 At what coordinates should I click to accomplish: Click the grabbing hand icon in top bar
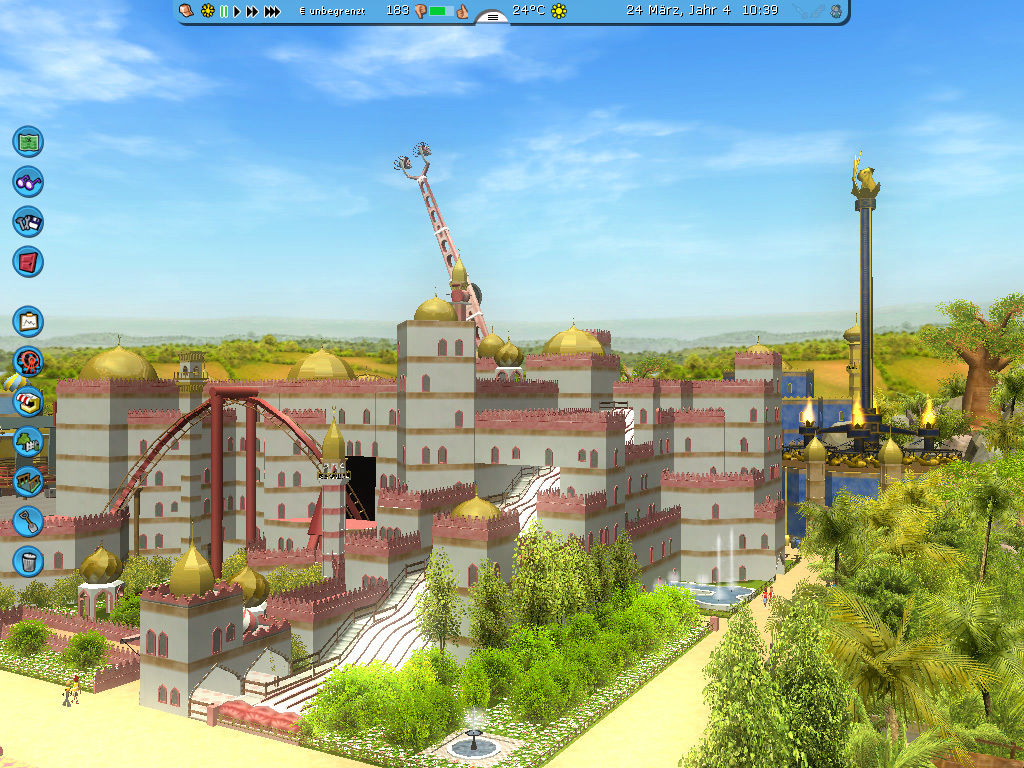pyautogui.click(x=186, y=10)
